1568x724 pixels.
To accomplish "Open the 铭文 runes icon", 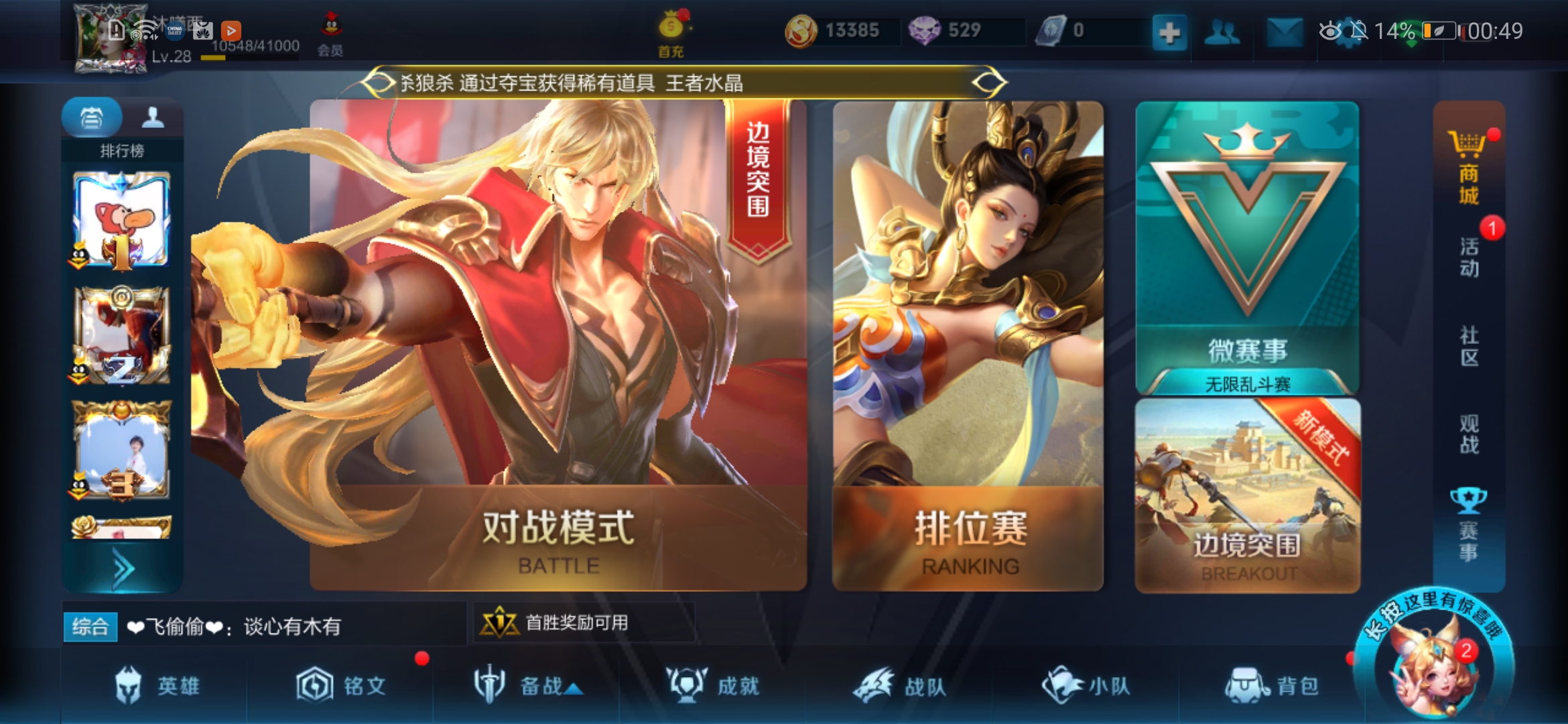I will tap(314, 685).
